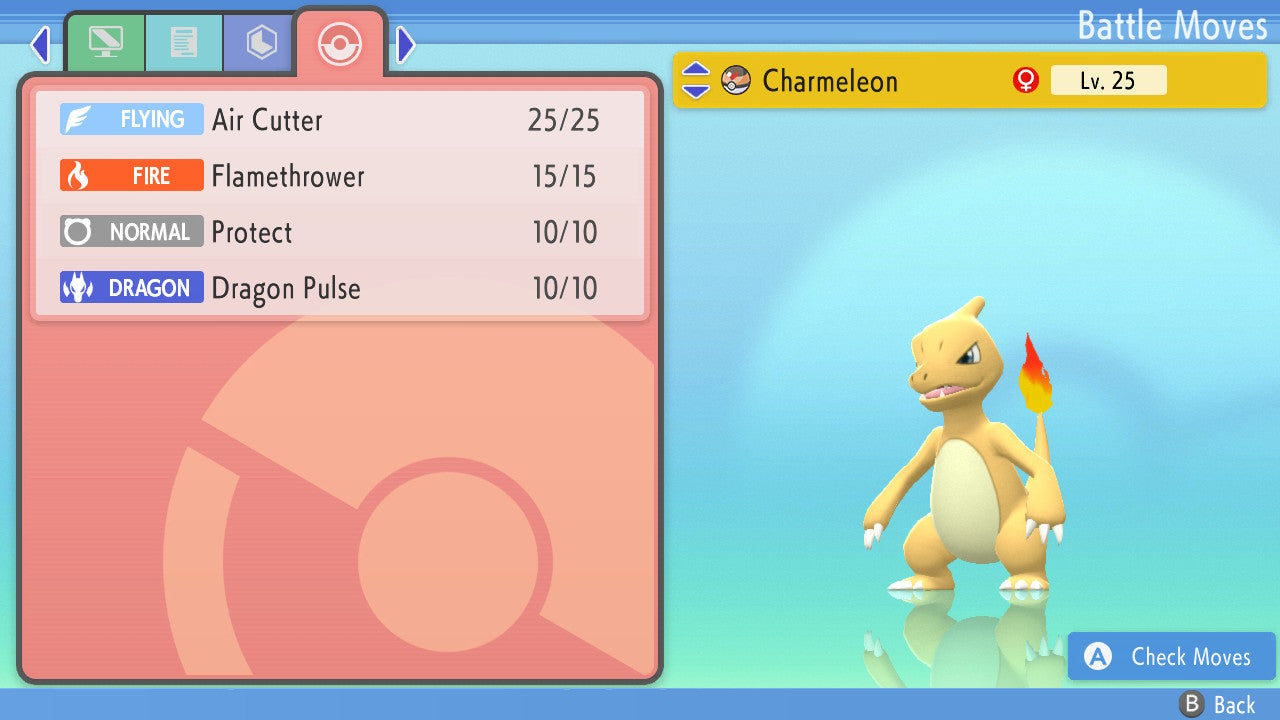Choose the Flamethrower move
The width and height of the screenshot is (1280, 720).
click(x=340, y=176)
